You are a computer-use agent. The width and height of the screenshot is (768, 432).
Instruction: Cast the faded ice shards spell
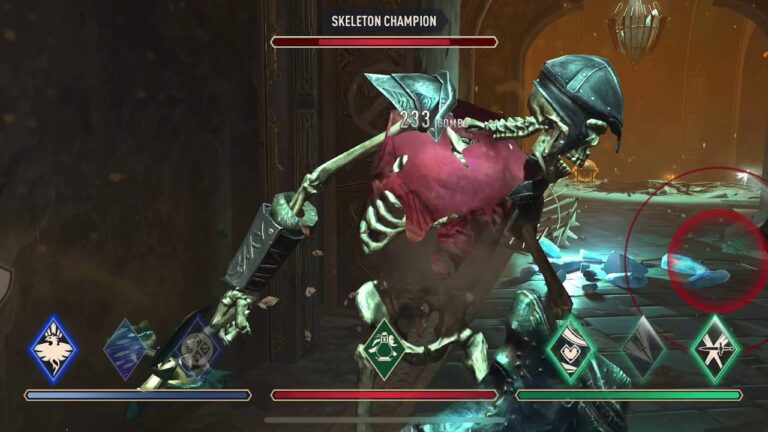(126, 349)
